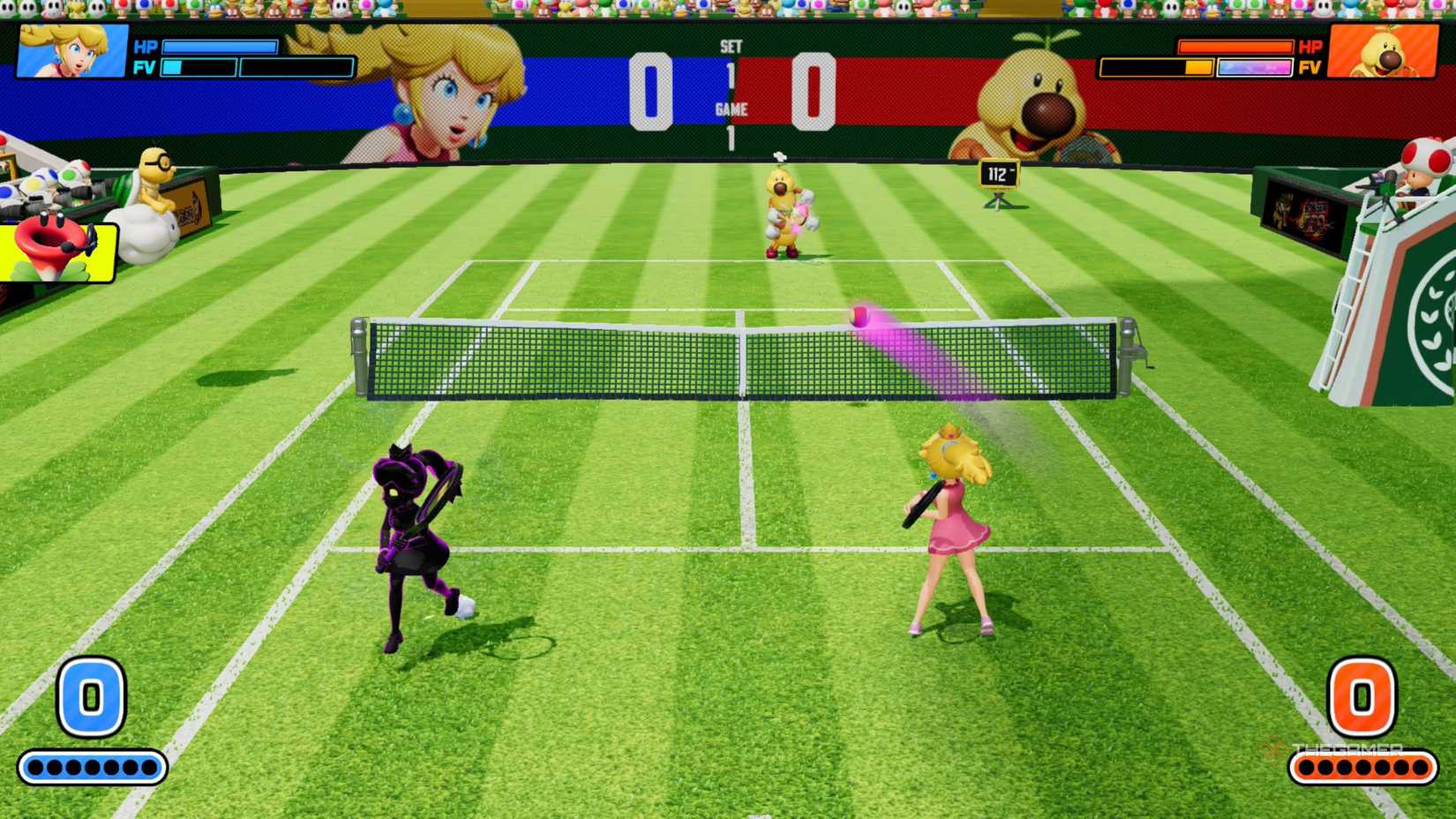
Task: Click the blue point pips at bottom left
Action: [x=93, y=766]
